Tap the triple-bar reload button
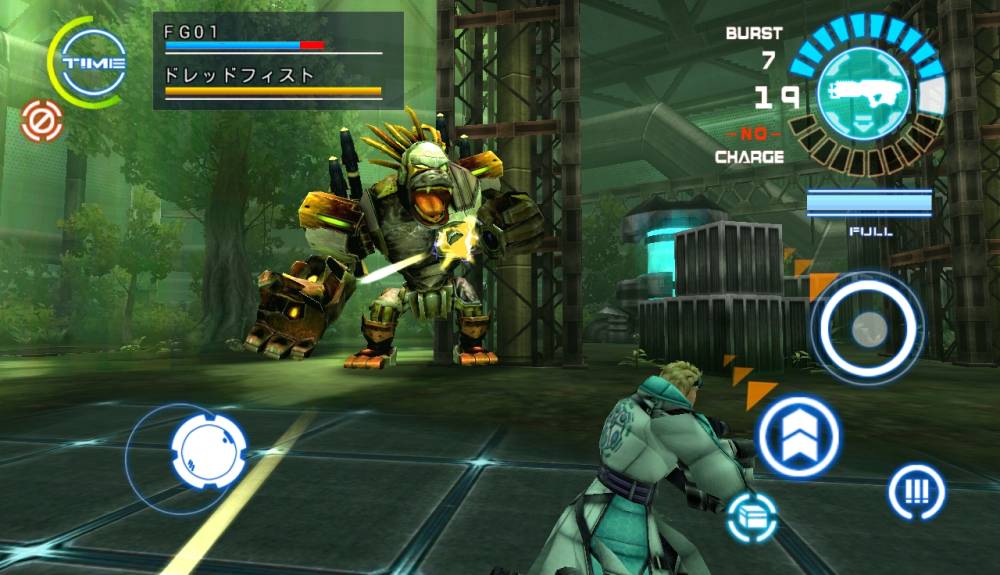 (x=916, y=491)
